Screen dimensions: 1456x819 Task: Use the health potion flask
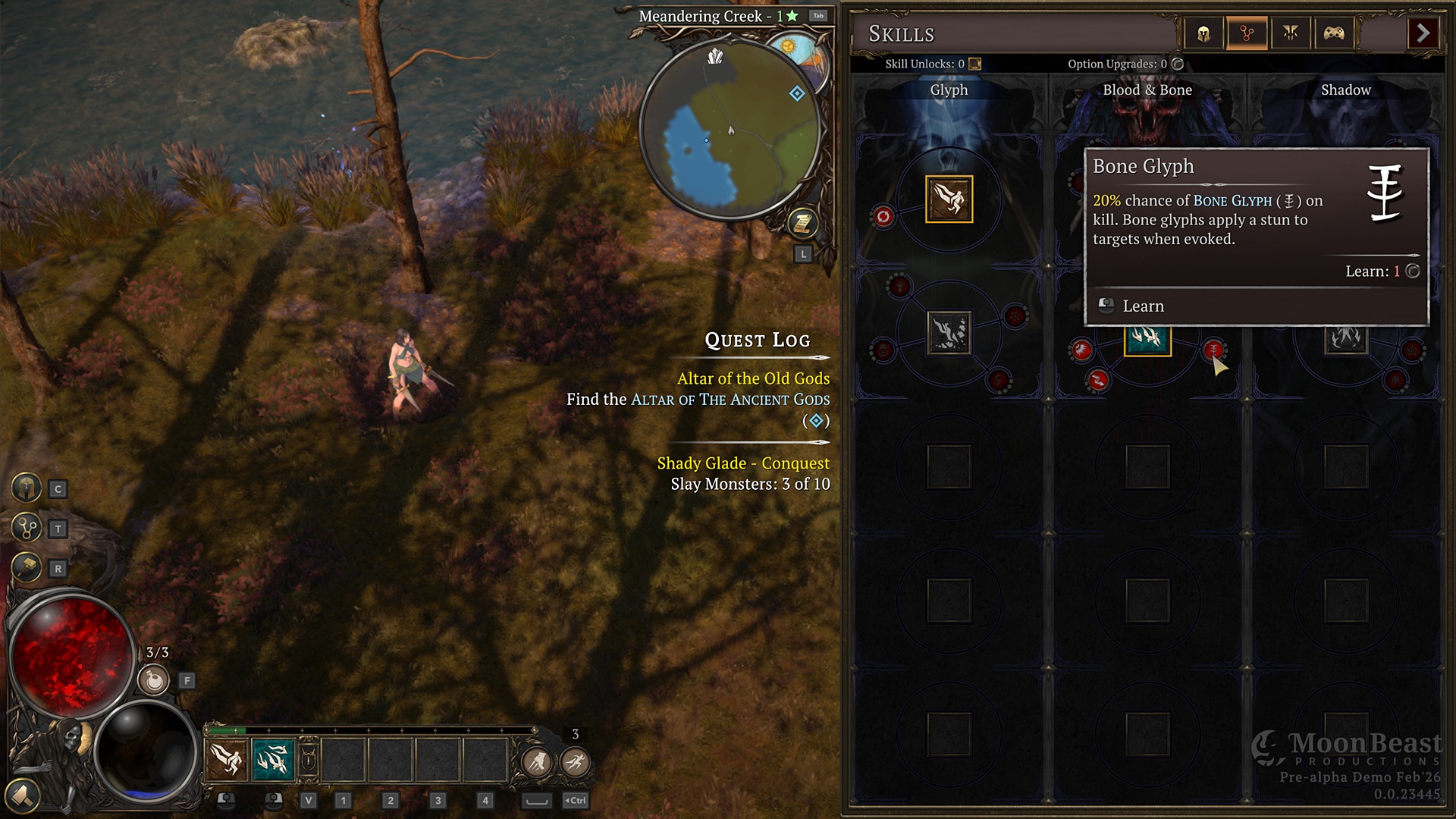pyautogui.click(x=154, y=680)
